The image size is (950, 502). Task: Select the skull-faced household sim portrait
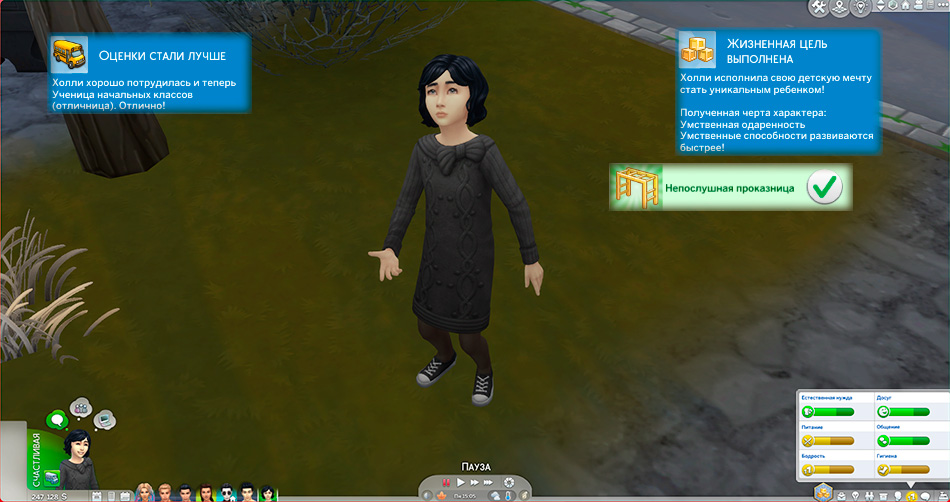[226, 493]
